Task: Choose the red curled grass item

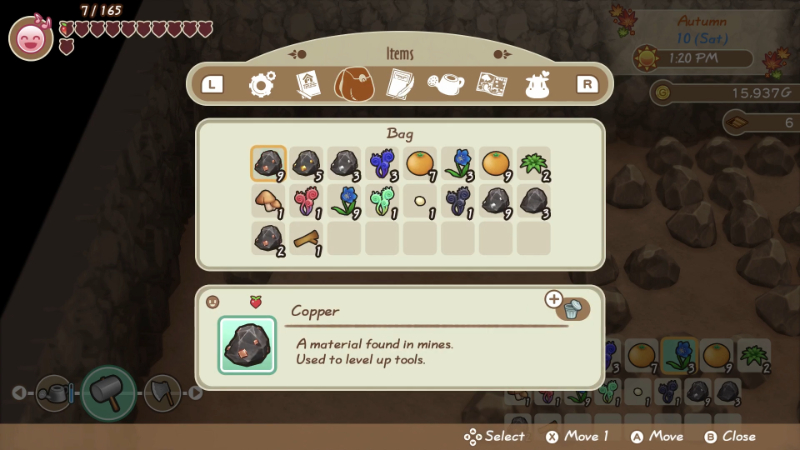Action: (306, 201)
